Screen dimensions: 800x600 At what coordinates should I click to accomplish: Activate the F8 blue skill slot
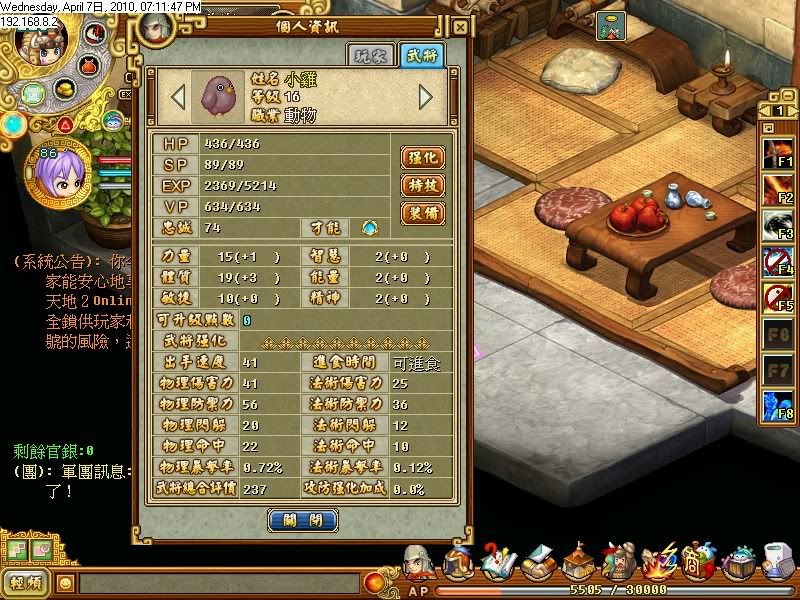(x=779, y=407)
